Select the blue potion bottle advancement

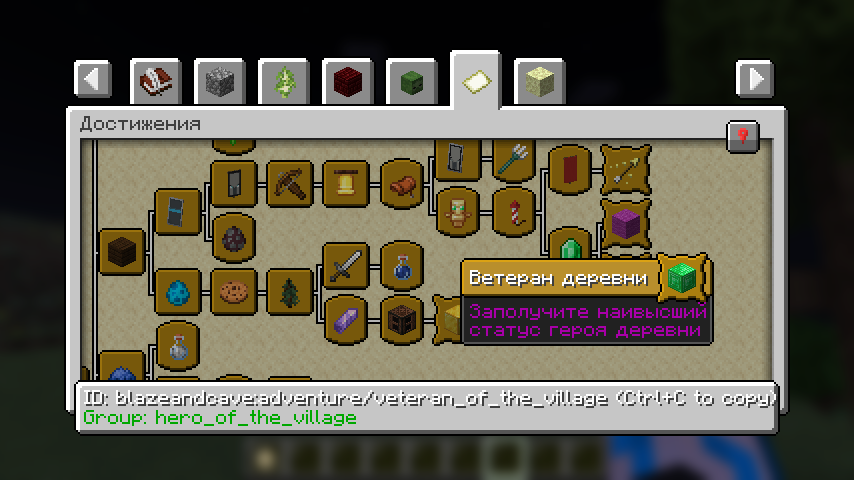[x=402, y=264]
